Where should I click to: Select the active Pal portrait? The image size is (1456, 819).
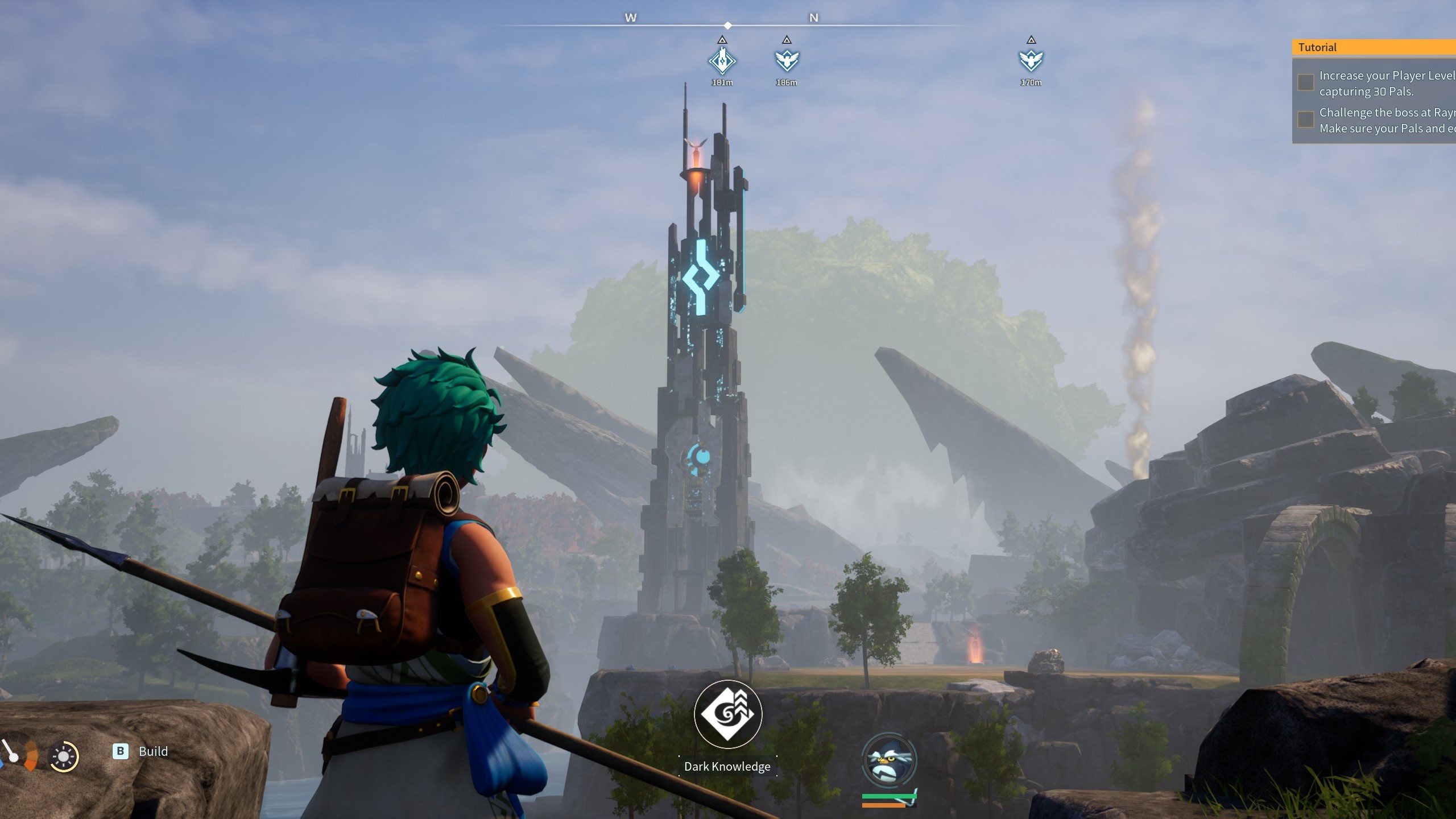889,760
